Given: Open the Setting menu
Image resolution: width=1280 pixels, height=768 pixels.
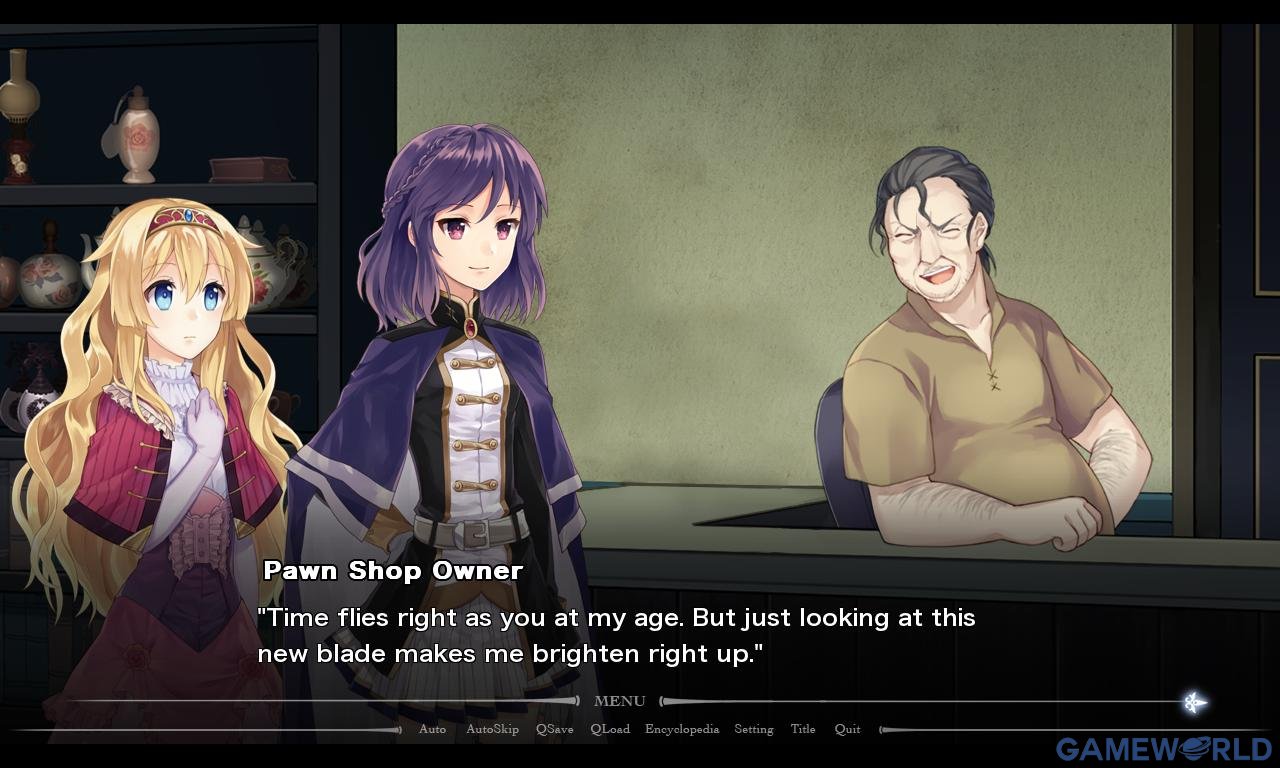Looking at the screenshot, I should tap(754, 729).
